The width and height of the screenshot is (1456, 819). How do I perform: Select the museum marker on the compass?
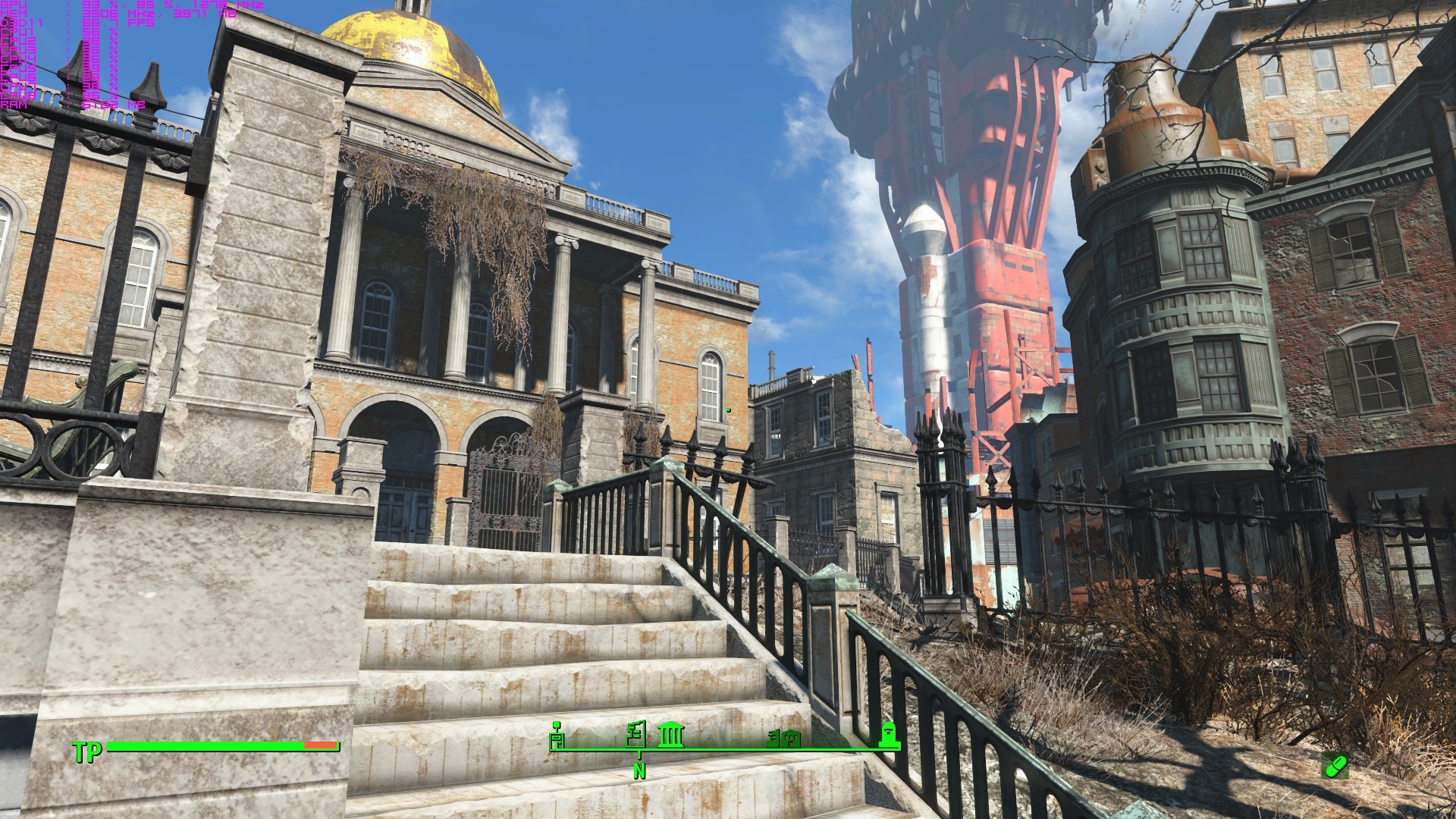click(671, 736)
